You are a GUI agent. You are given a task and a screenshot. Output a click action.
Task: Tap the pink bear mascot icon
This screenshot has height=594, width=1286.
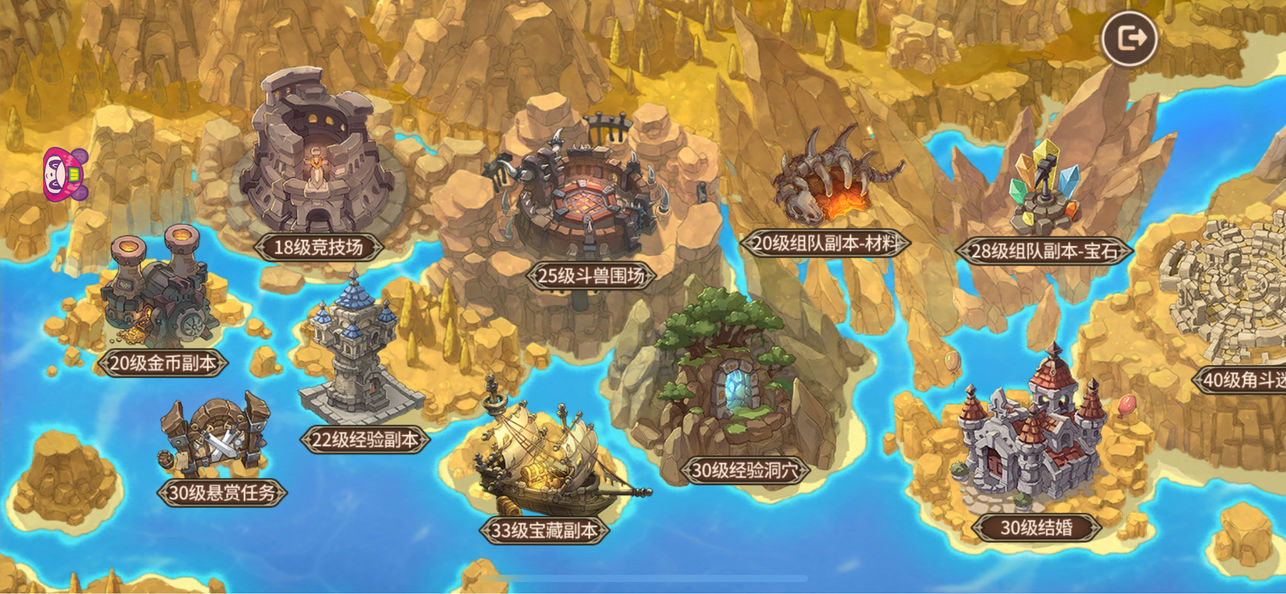point(65,174)
